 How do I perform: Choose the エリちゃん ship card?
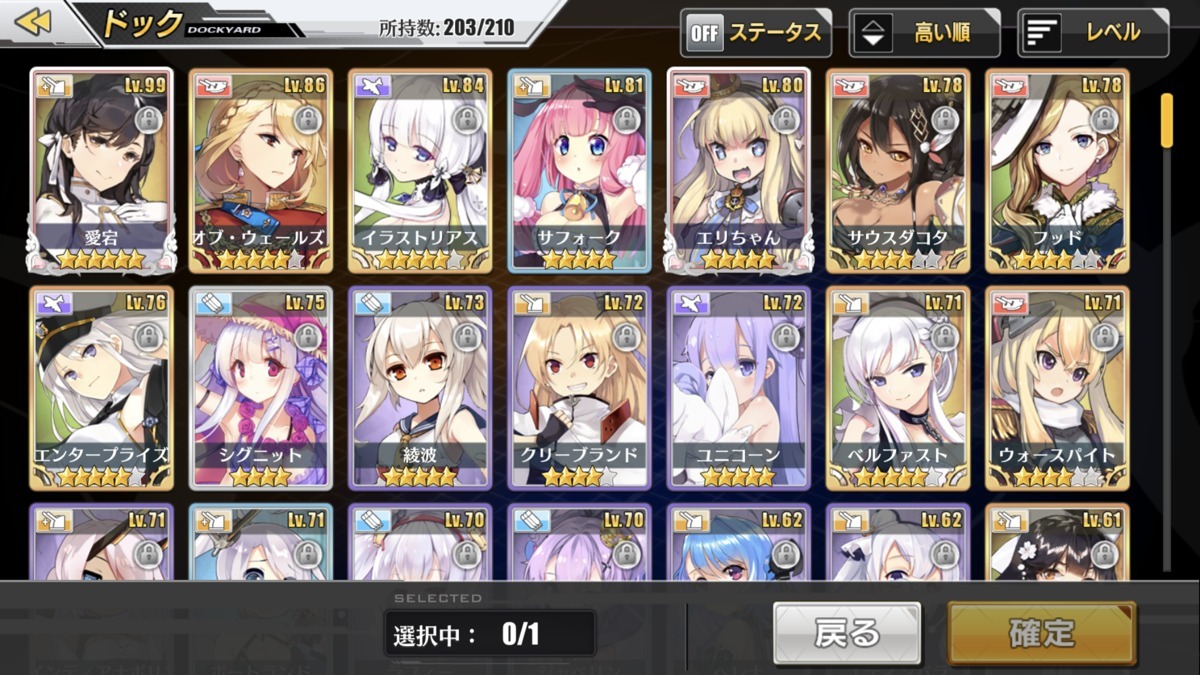[x=739, y=170]
